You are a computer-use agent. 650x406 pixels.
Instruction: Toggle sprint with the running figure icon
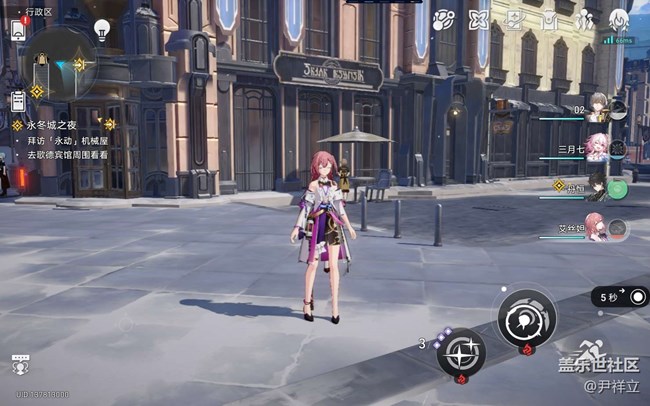click(590, 352)
